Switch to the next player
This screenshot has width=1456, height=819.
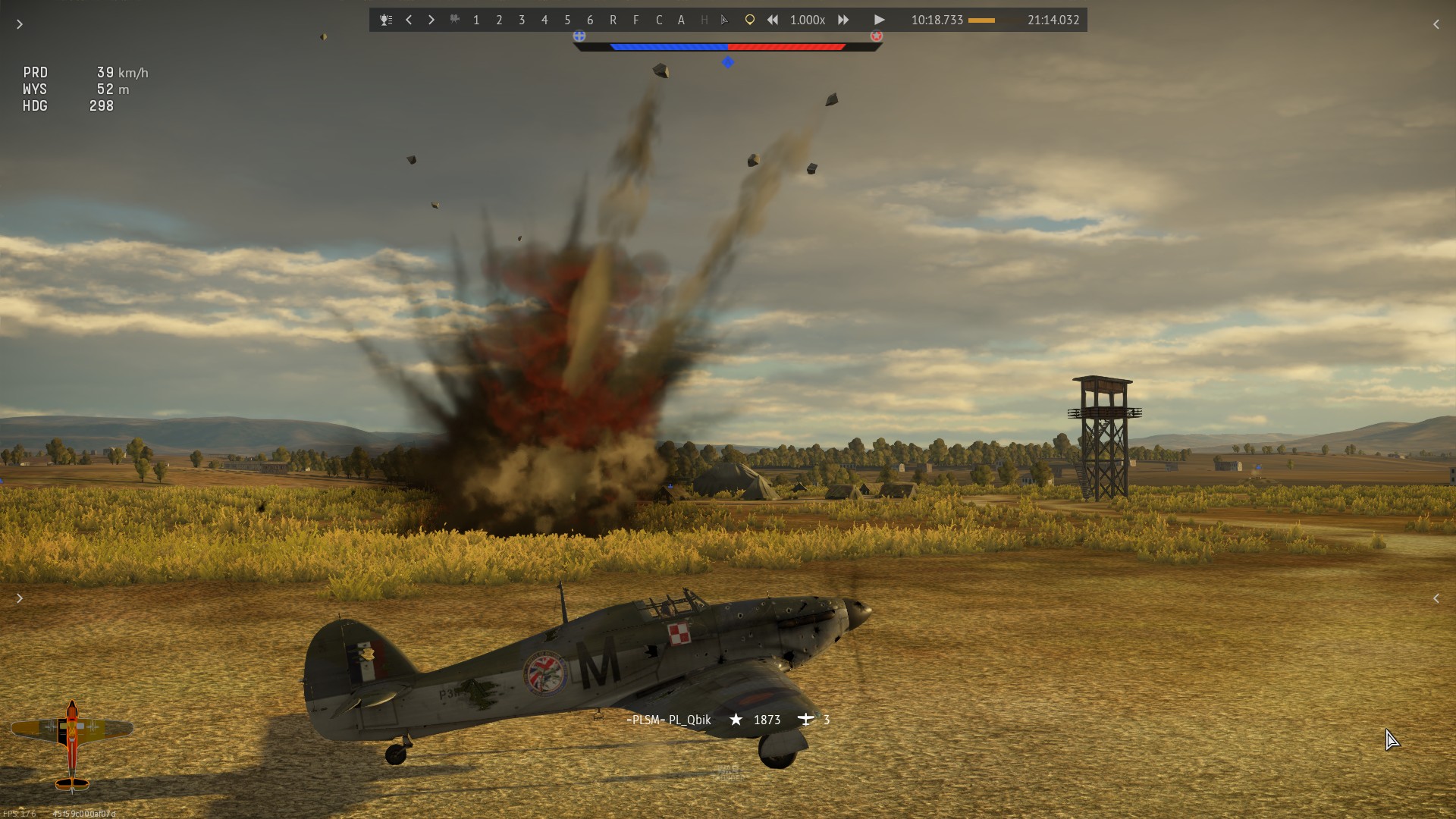431,20
